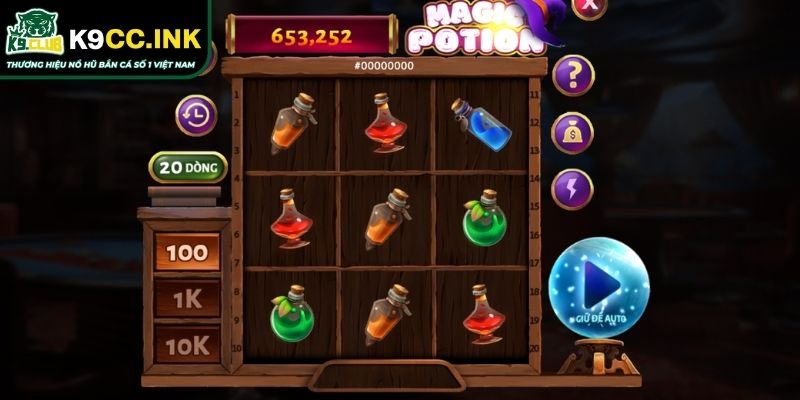Select the 100 bet amount
The width and height of the screenshot is (800, 400).
click(x=187, y=252)
